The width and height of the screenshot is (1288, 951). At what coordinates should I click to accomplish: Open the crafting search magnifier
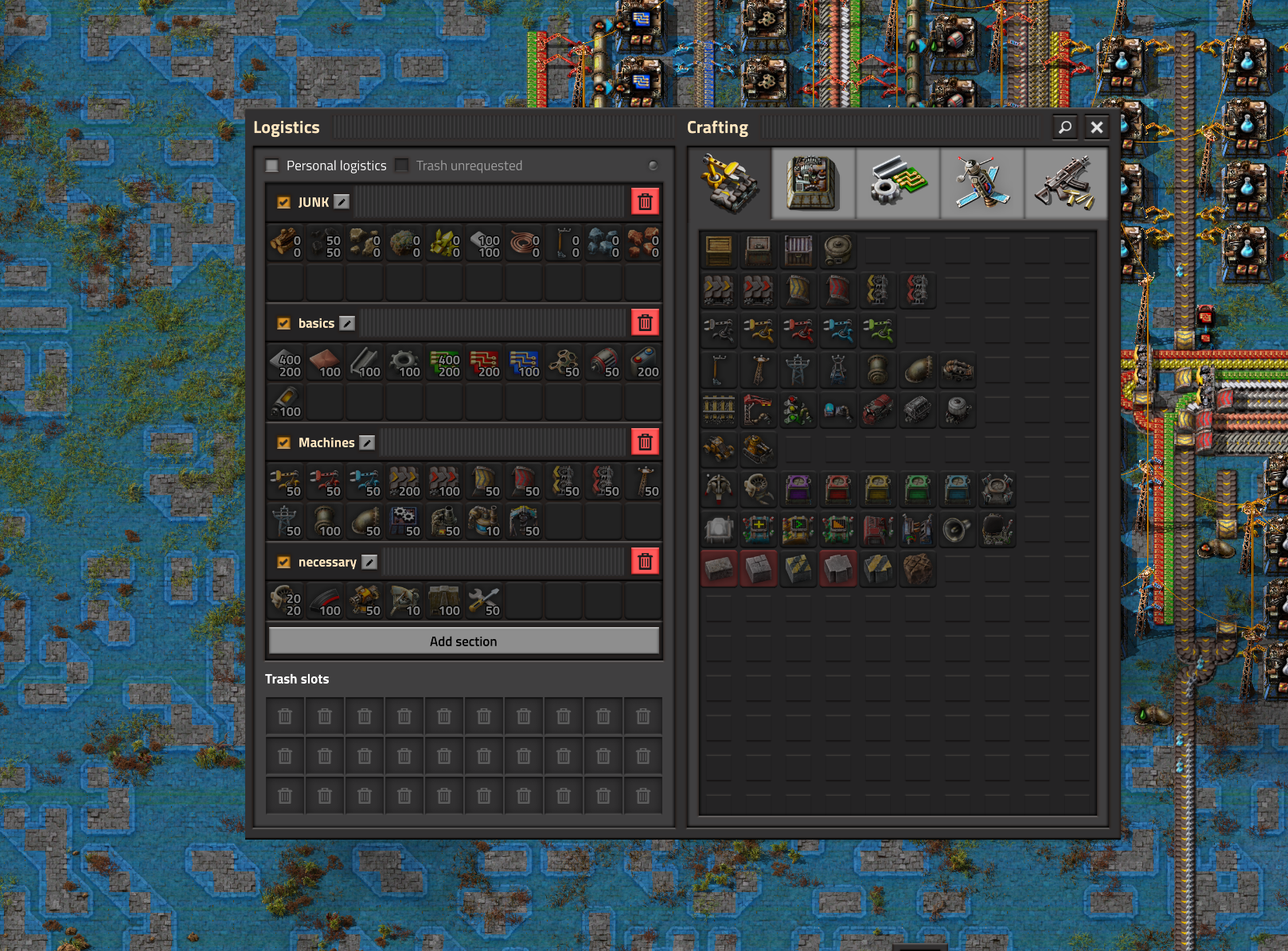coord(1065,127)
